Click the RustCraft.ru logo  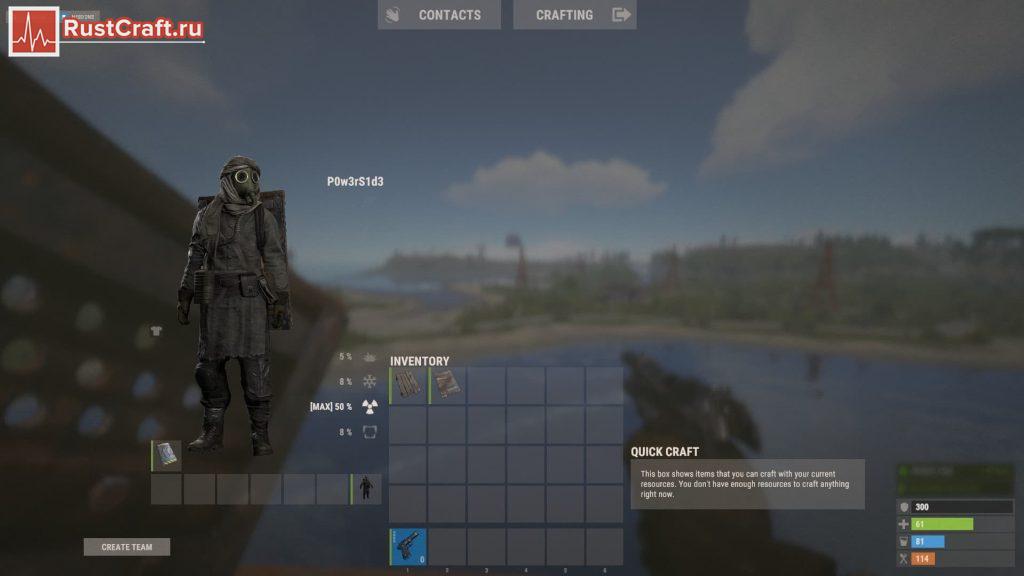(108, 30)
